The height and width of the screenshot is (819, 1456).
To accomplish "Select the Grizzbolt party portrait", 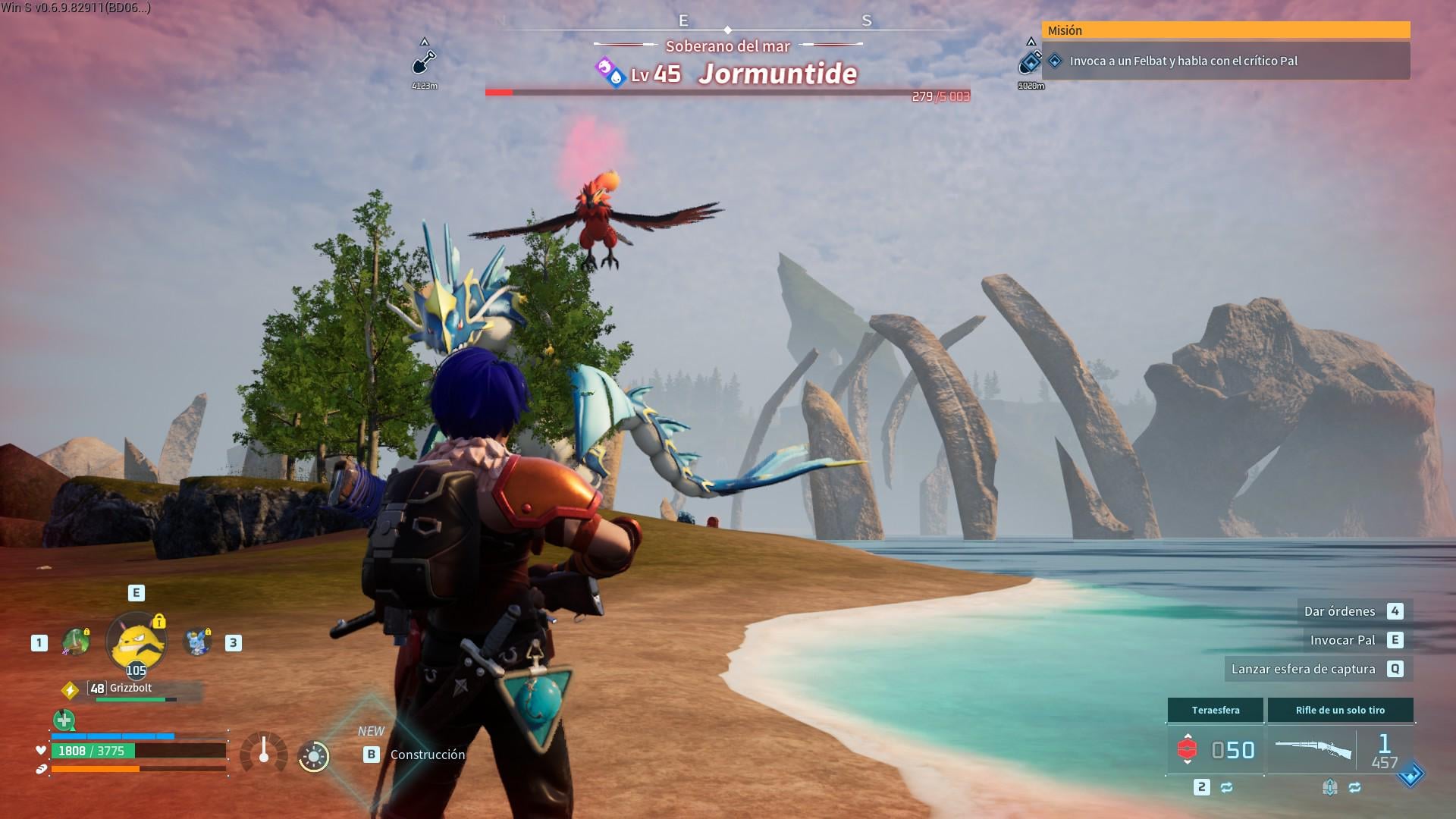I will point(136,643).
